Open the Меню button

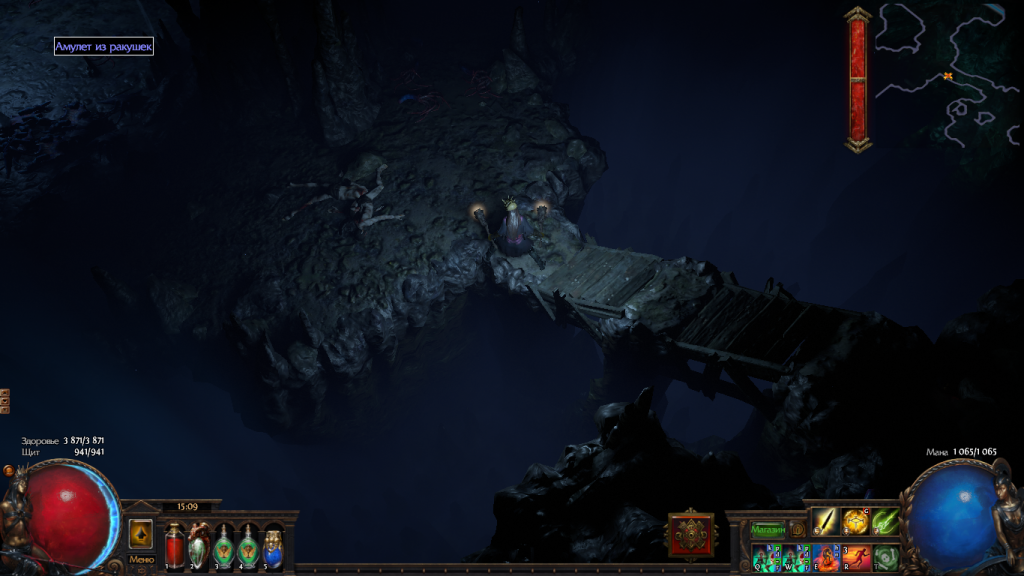140,560
